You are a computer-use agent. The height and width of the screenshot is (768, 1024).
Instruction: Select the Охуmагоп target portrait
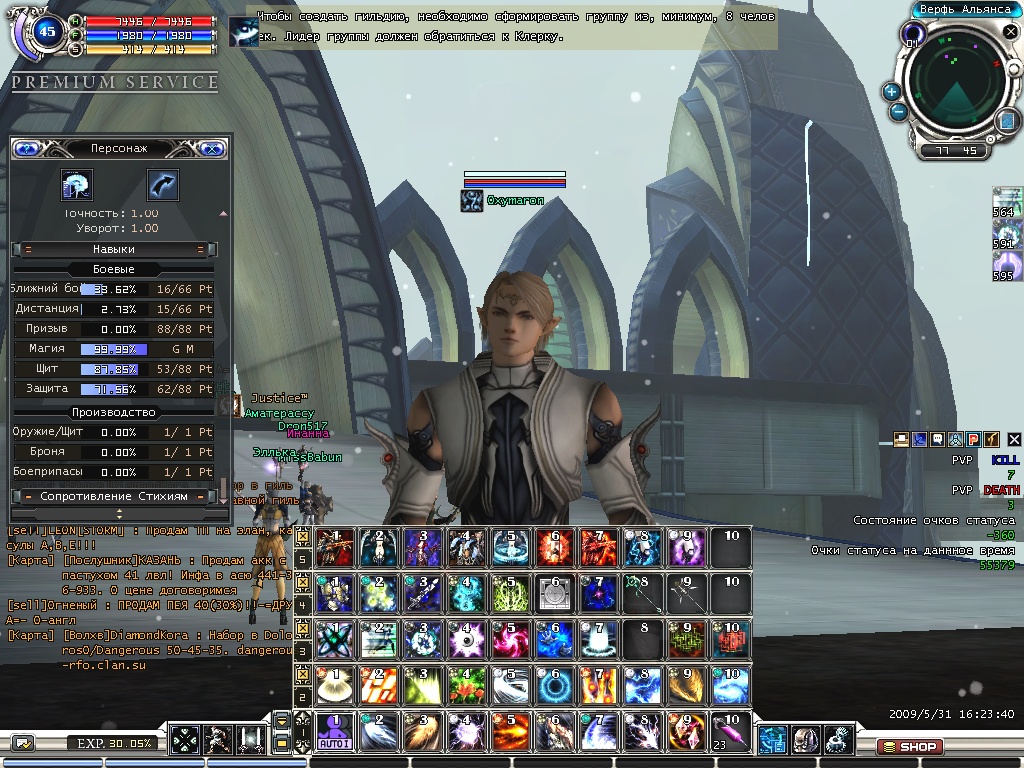[x=471, y=201]
